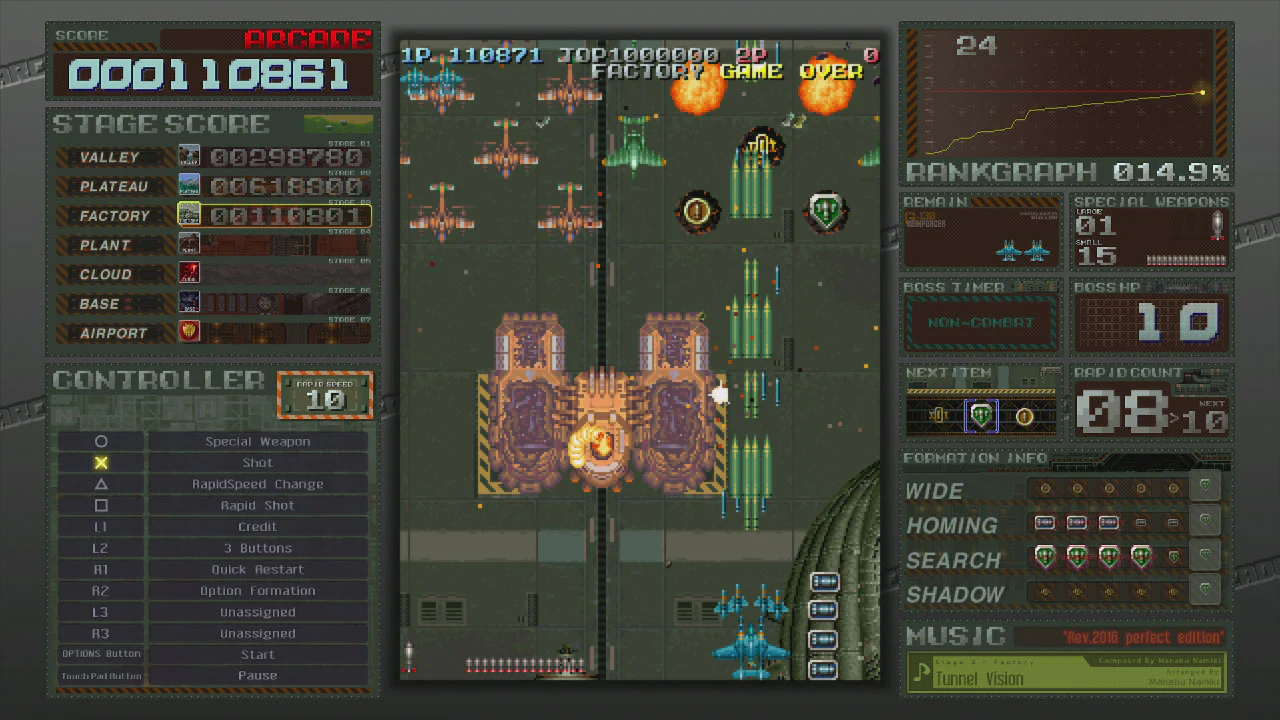
Task: Click the small plane icons under REMAIN
Action: click(x=1021, y=252)
